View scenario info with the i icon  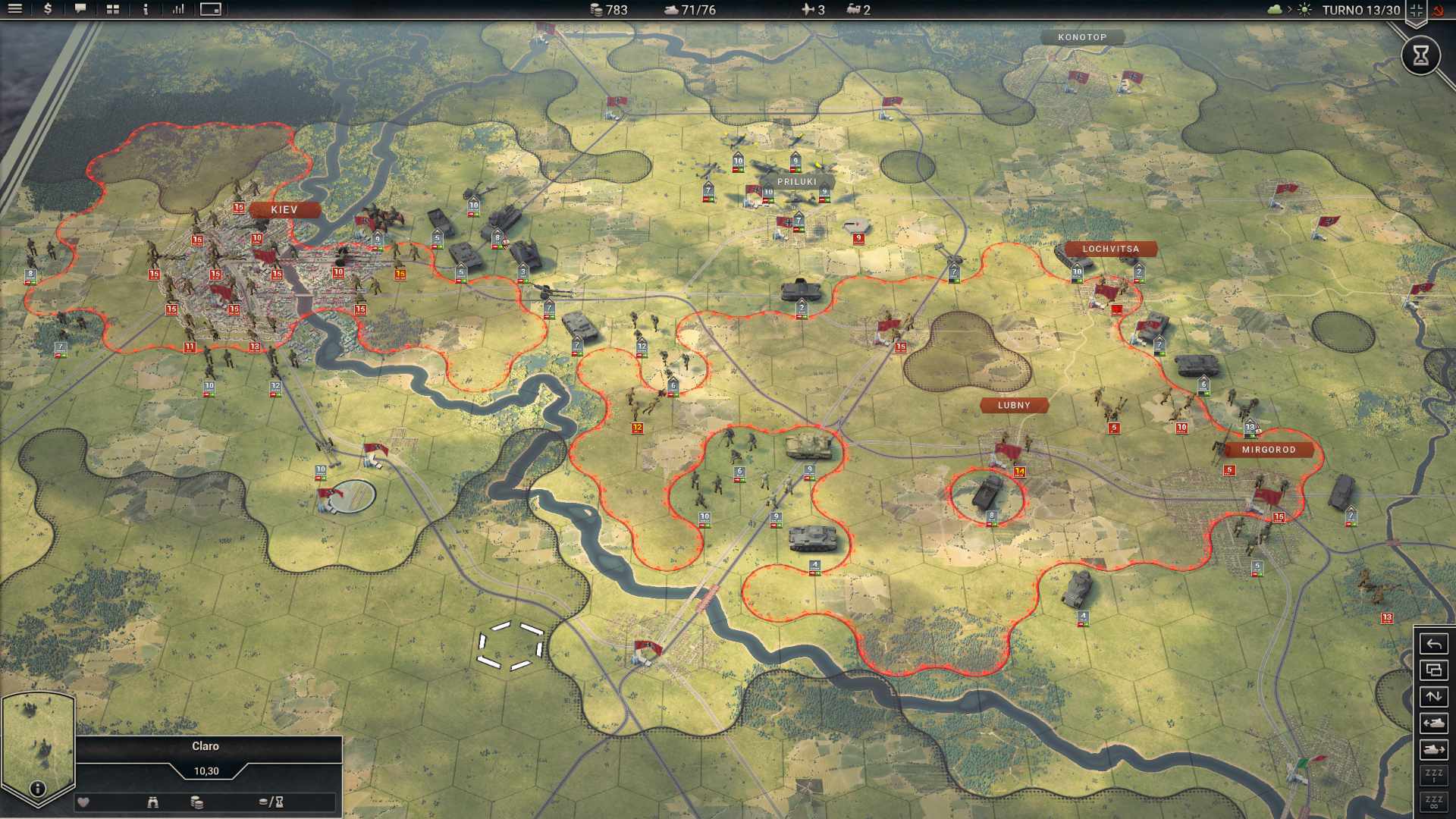tap(145, 10)
